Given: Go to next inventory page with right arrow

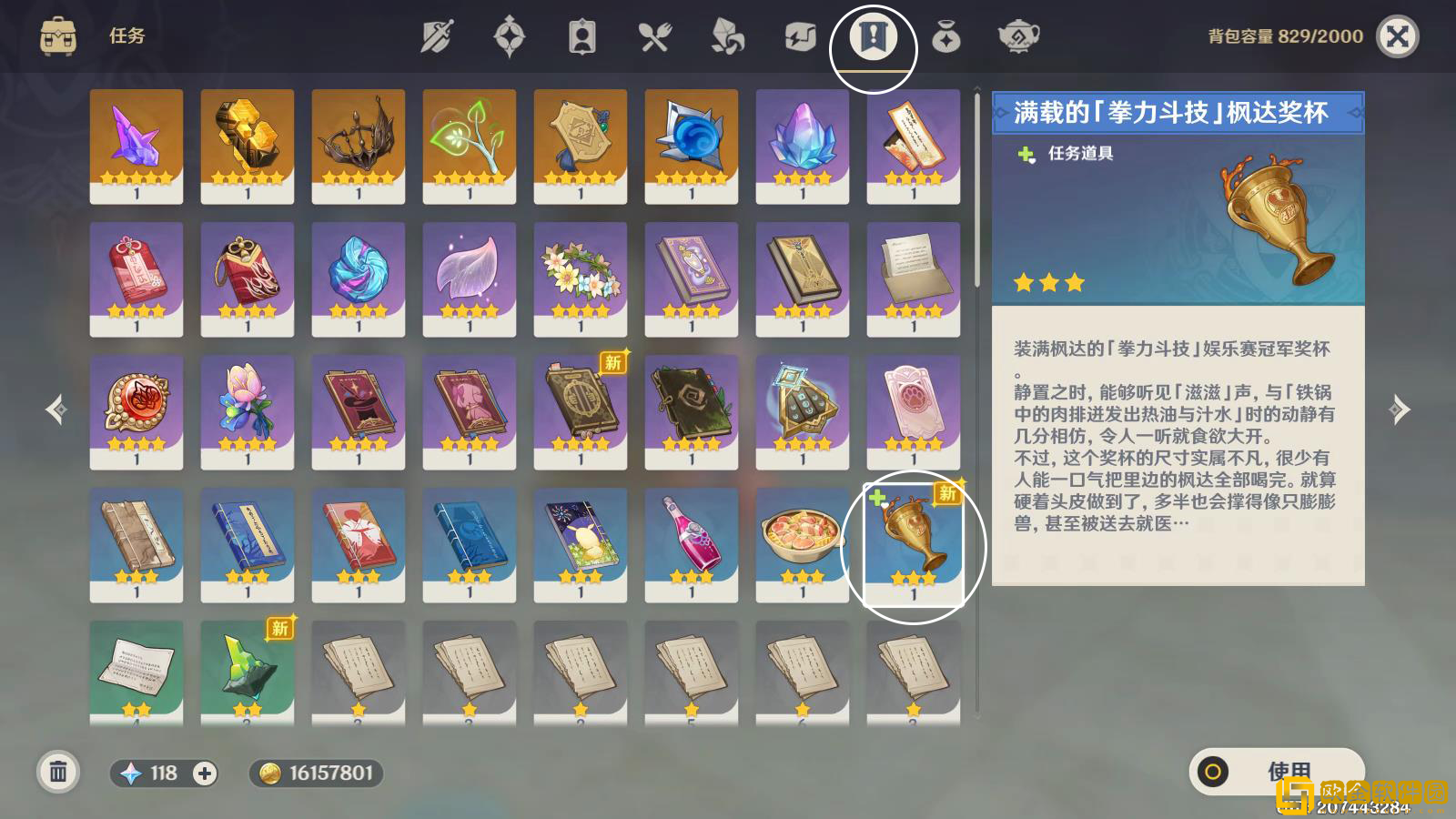Looking at the screenshot, I should tap(1399, 409).
